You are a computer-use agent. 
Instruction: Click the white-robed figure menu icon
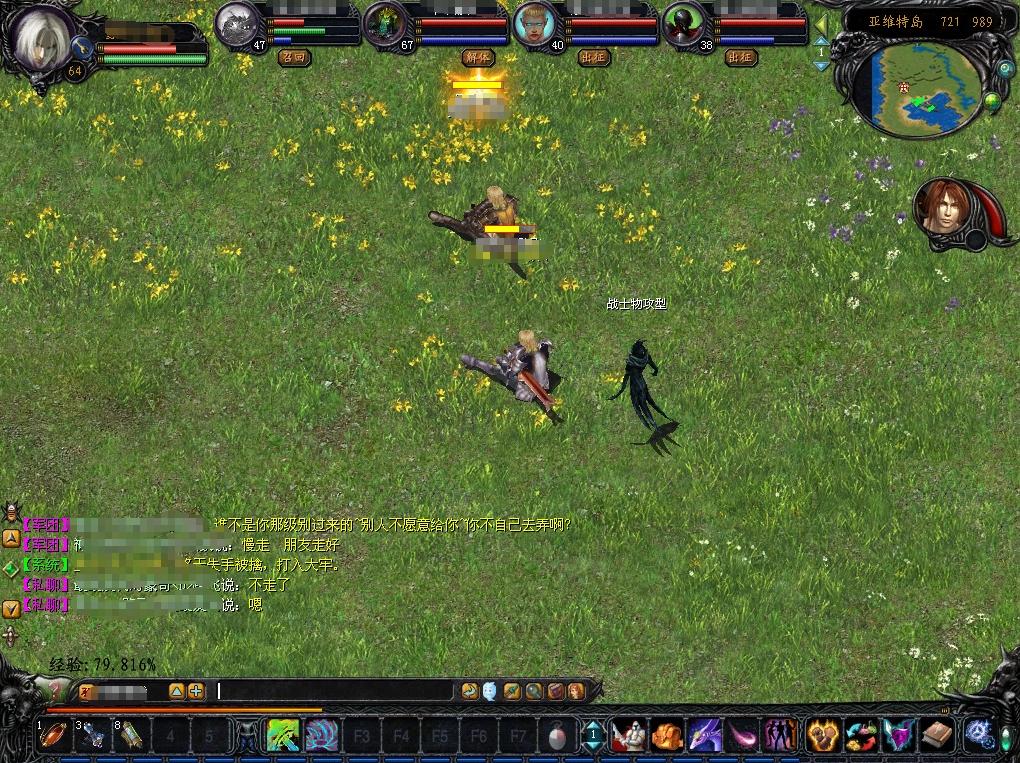[x=627, y=736]
